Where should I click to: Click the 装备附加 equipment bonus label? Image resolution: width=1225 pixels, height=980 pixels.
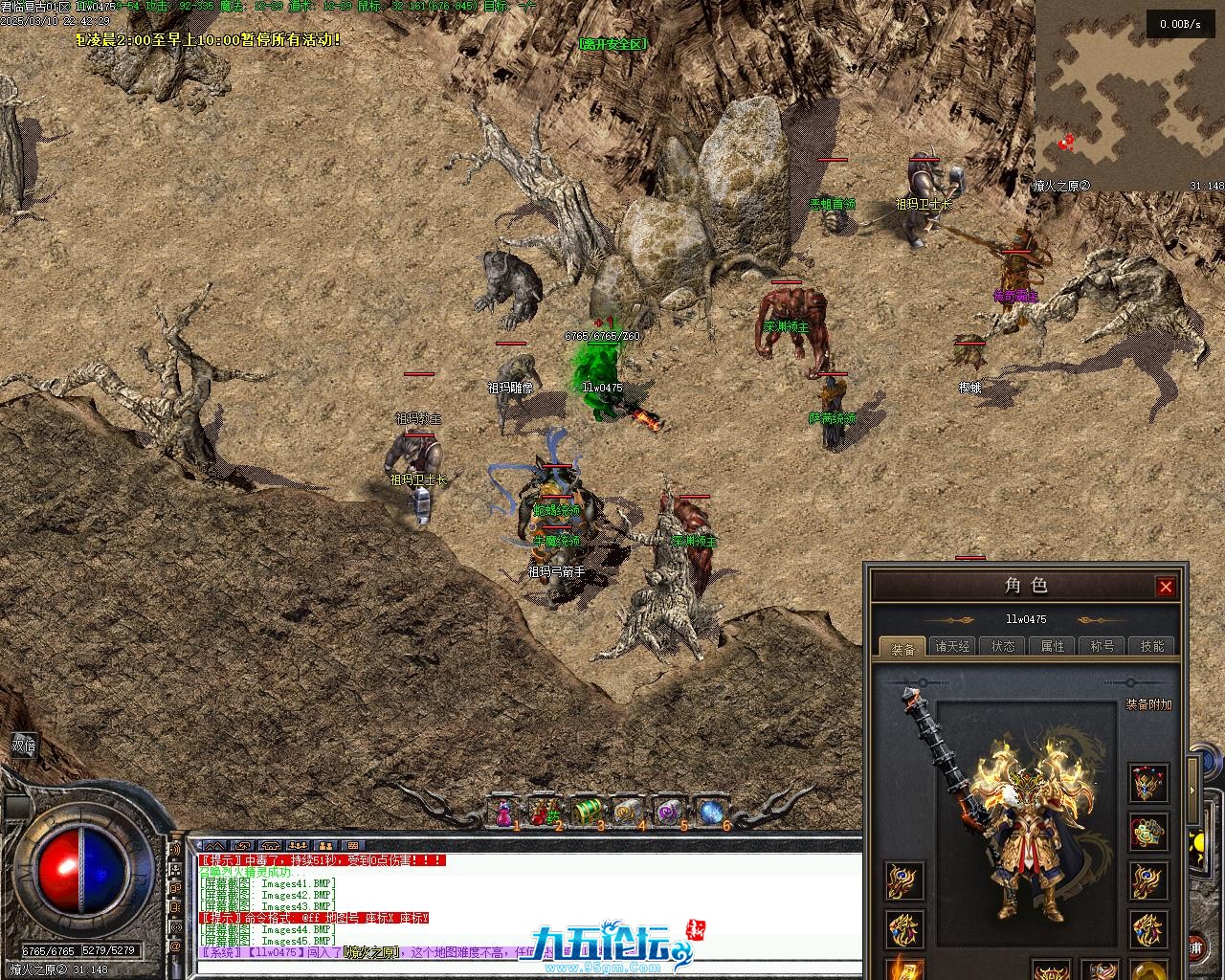pyautogui.click(x=1148, y=705)
